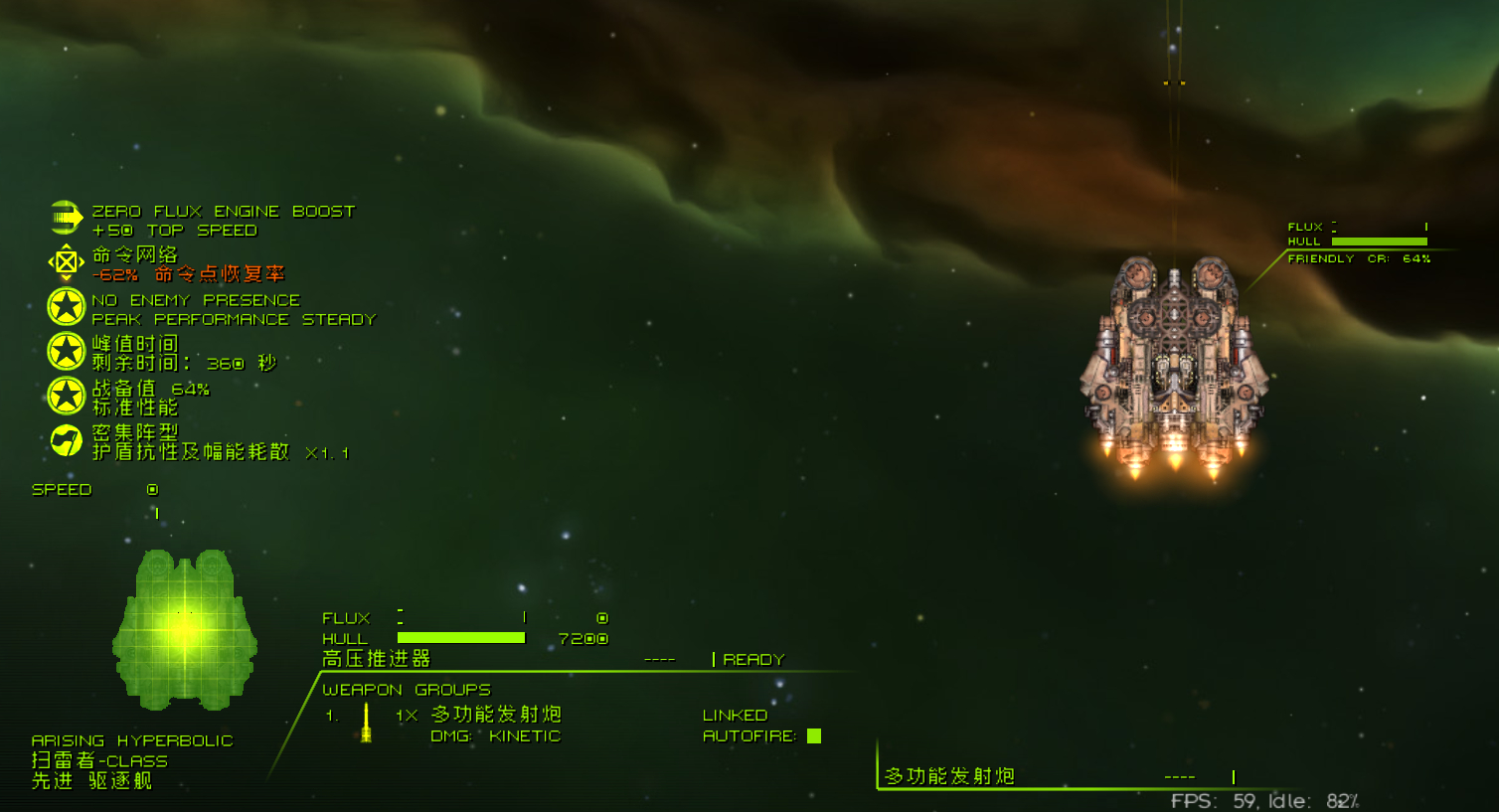The height and width of the screenshot is (812, 1499).
Task: Select the 多功能发射炮 weapon group icon
Action: (x=366, y=723)
